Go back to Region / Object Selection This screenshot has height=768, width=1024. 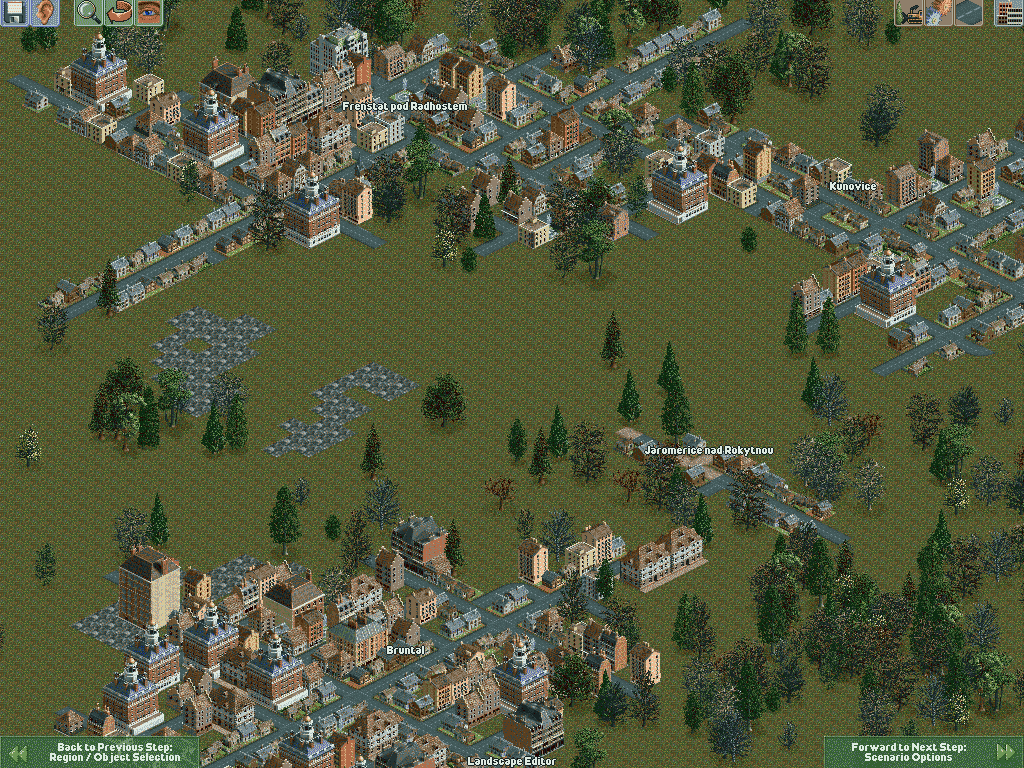click(100, 752)
